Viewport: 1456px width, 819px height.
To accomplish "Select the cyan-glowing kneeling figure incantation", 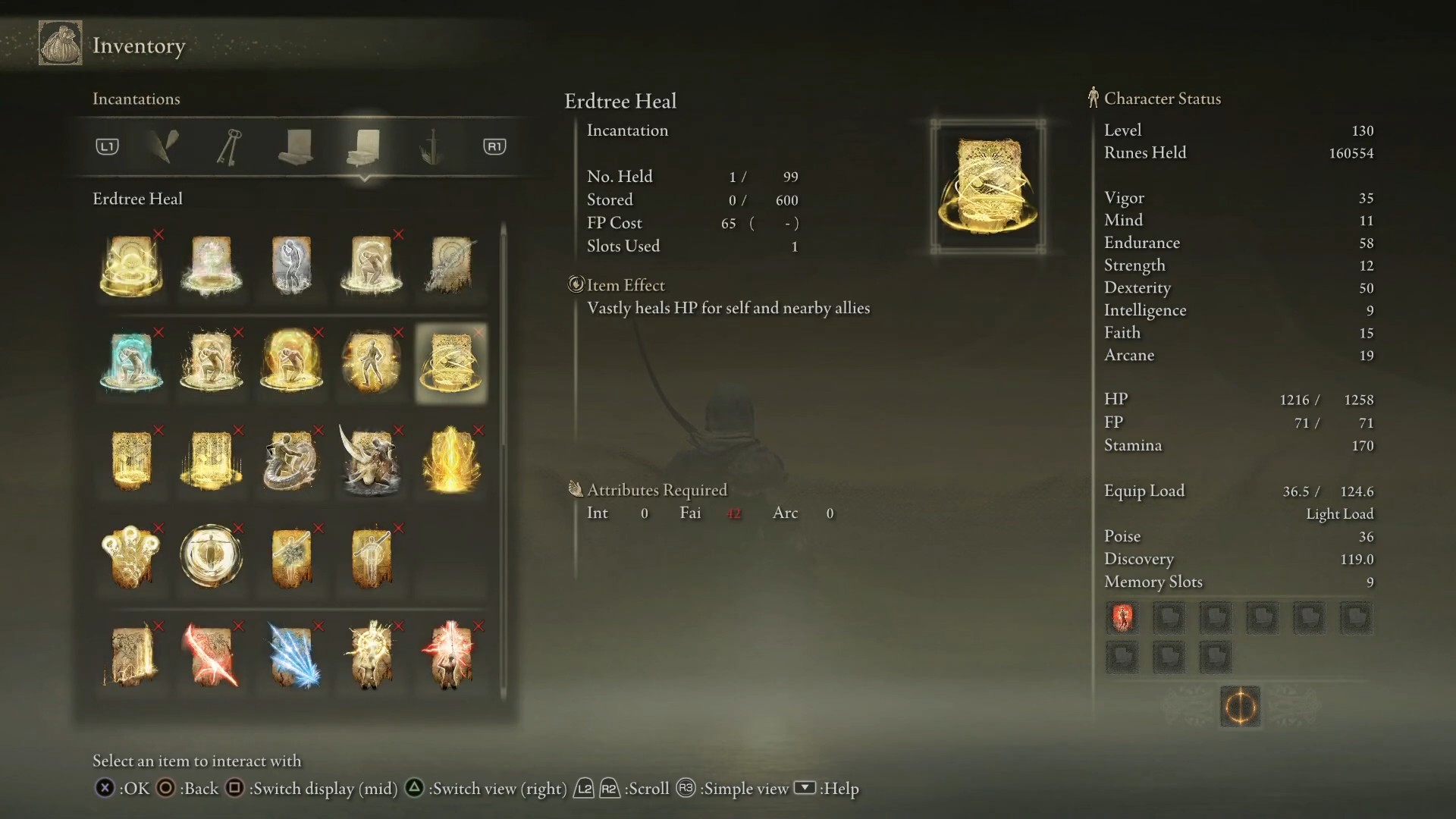I will [131, 362].
